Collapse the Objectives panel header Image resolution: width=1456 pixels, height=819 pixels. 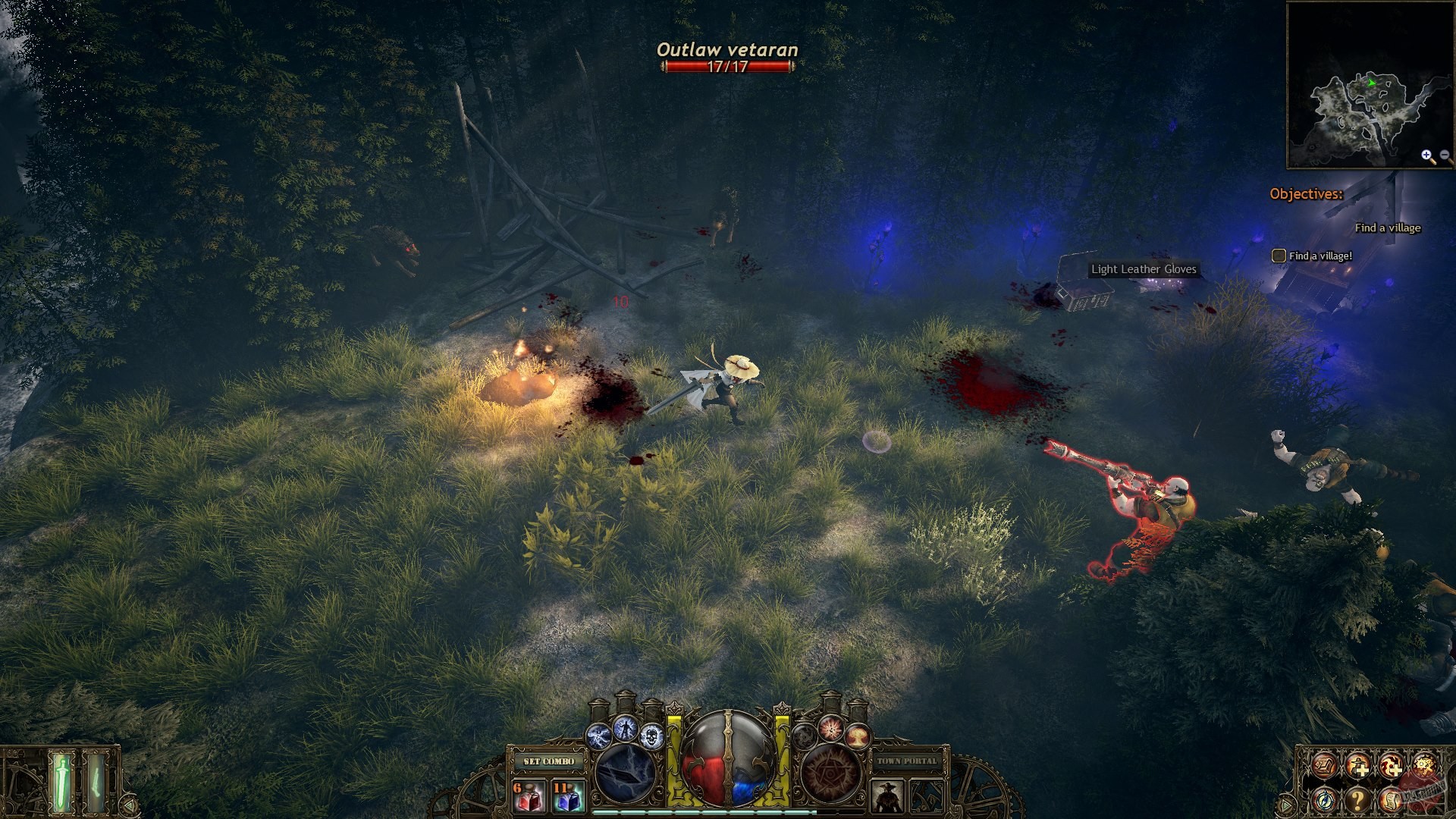pyautogui.click(x=1306, y=195)
